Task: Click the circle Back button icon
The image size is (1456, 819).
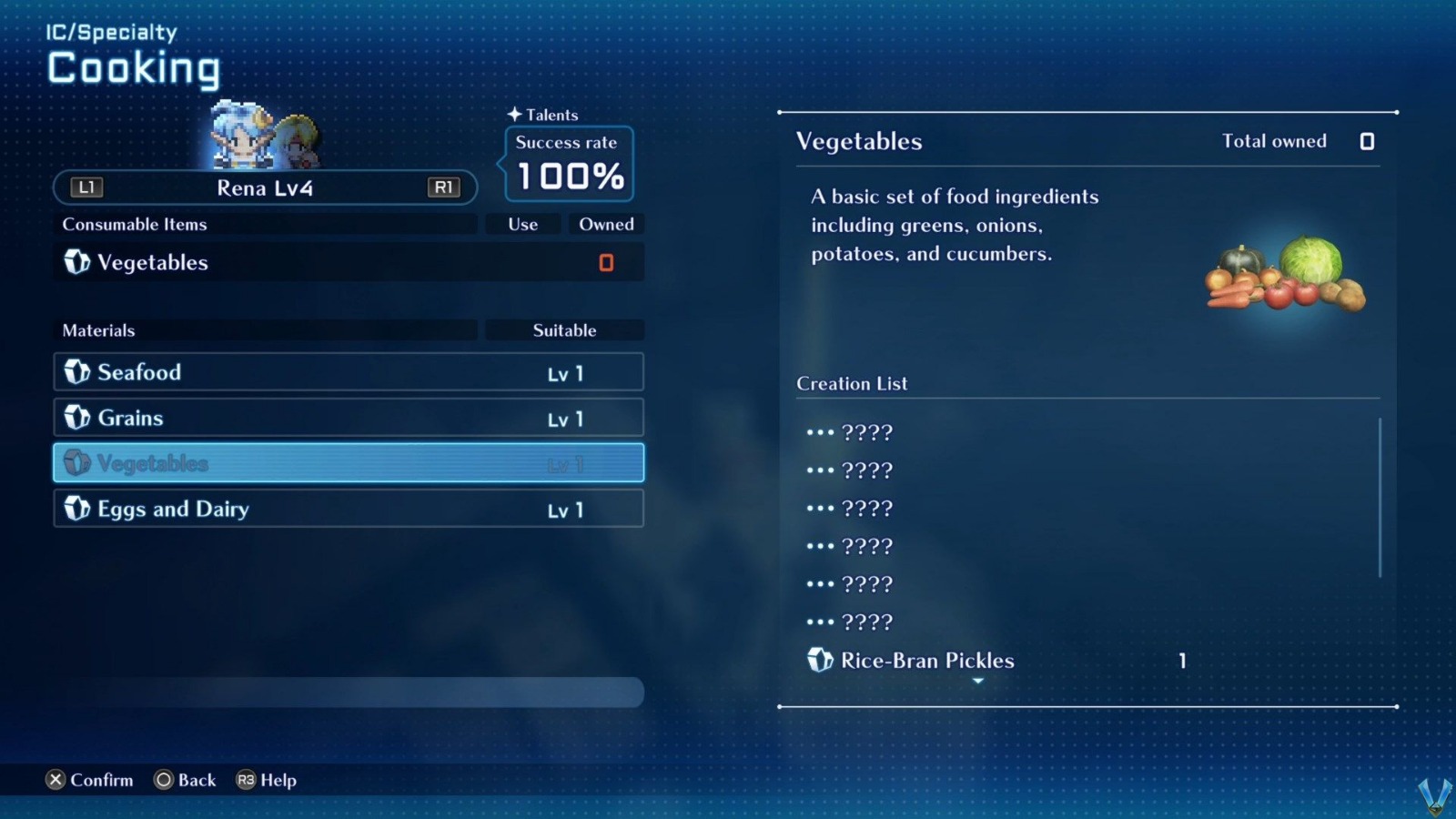Action: [x=164, y=780]
